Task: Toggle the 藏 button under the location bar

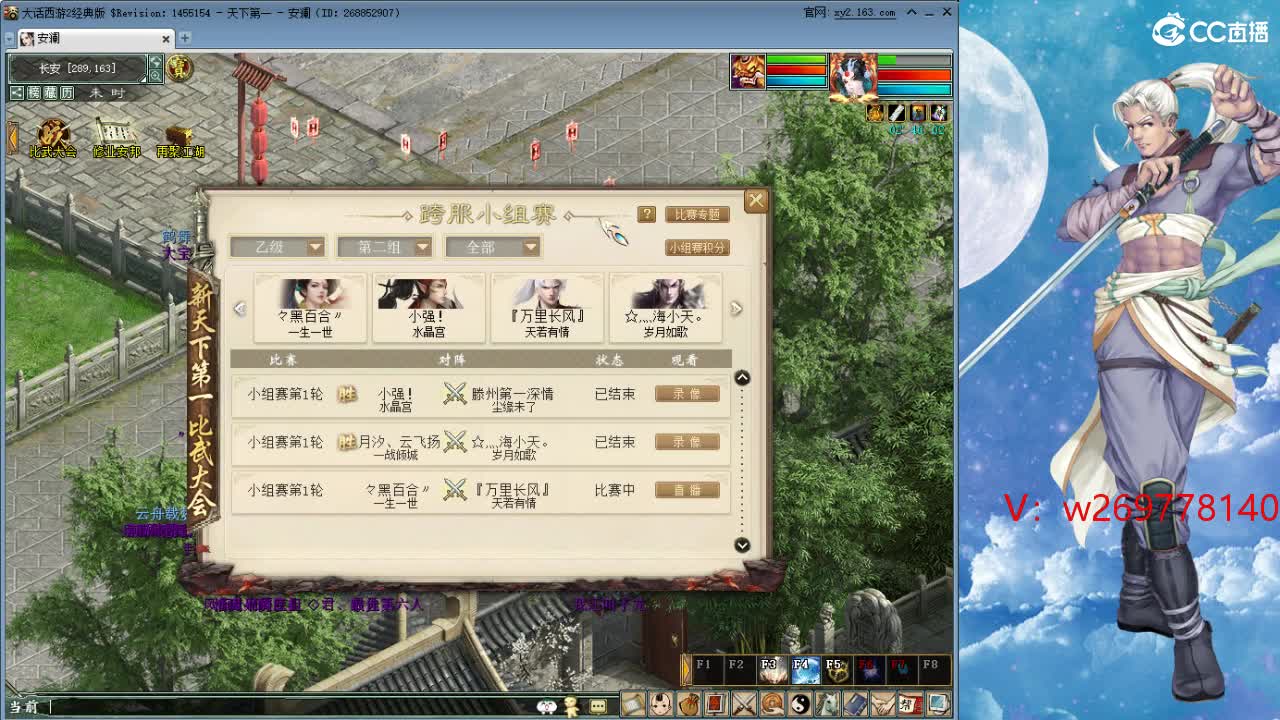Action: 52,92
